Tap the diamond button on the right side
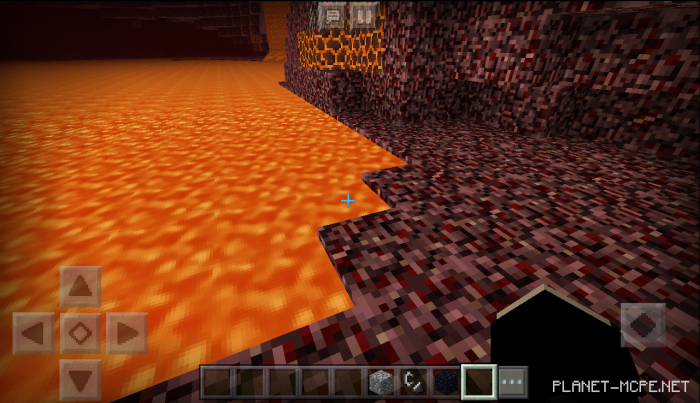The image size is (700, 403). click(643, 325)
